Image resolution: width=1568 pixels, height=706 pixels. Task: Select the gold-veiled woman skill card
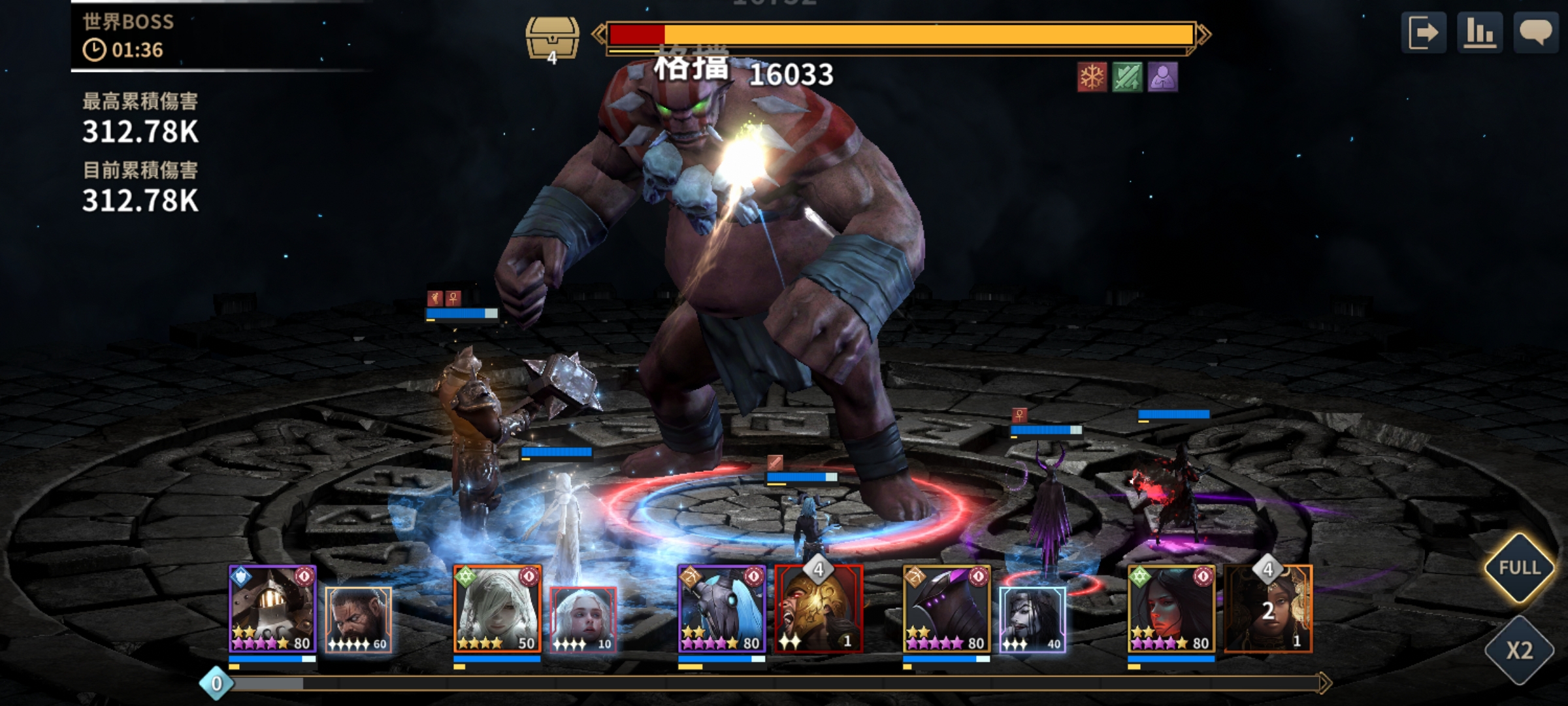pos(1268,609)
